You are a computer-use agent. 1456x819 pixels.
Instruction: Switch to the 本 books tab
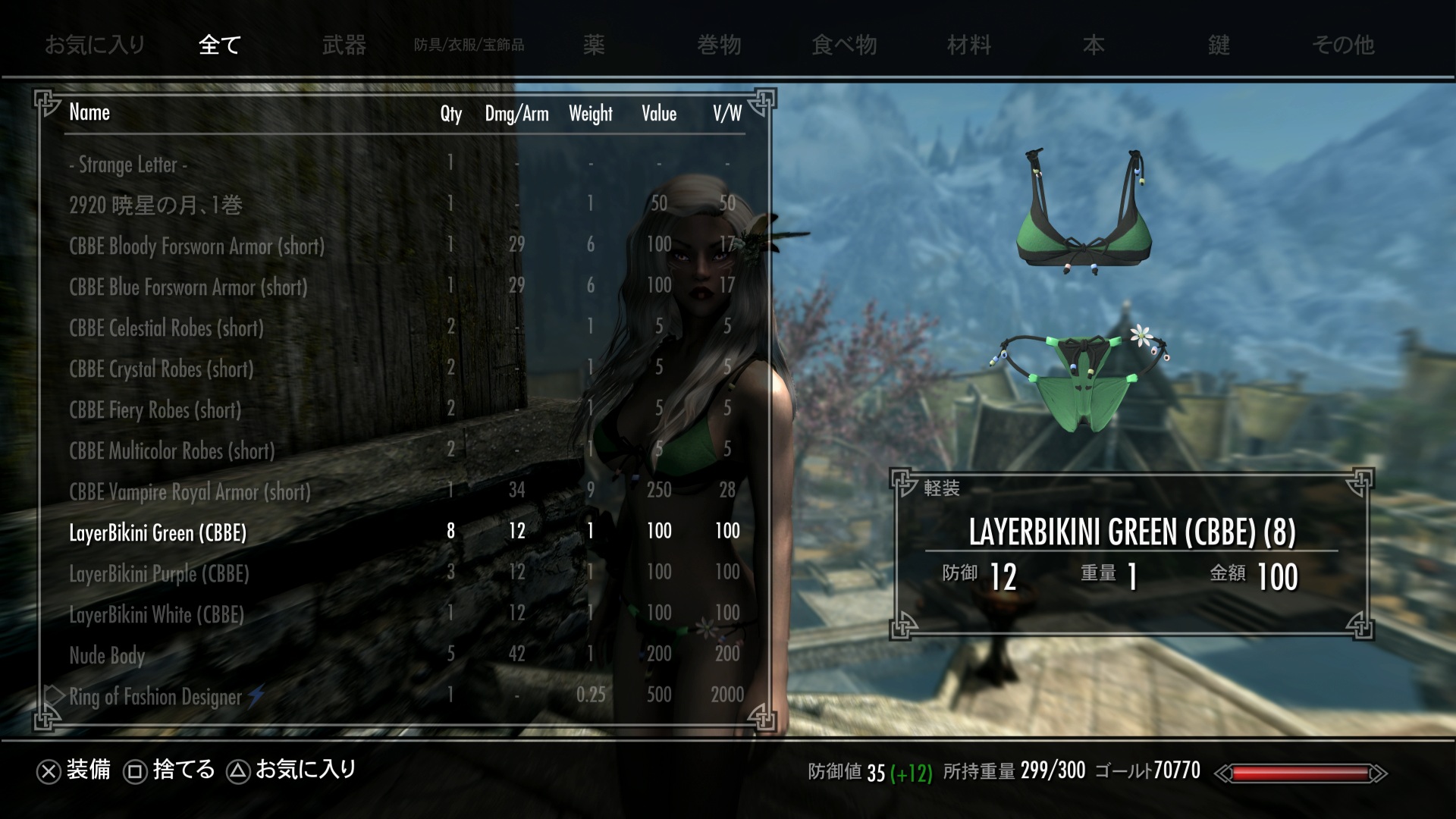(x=1094, y=45)
